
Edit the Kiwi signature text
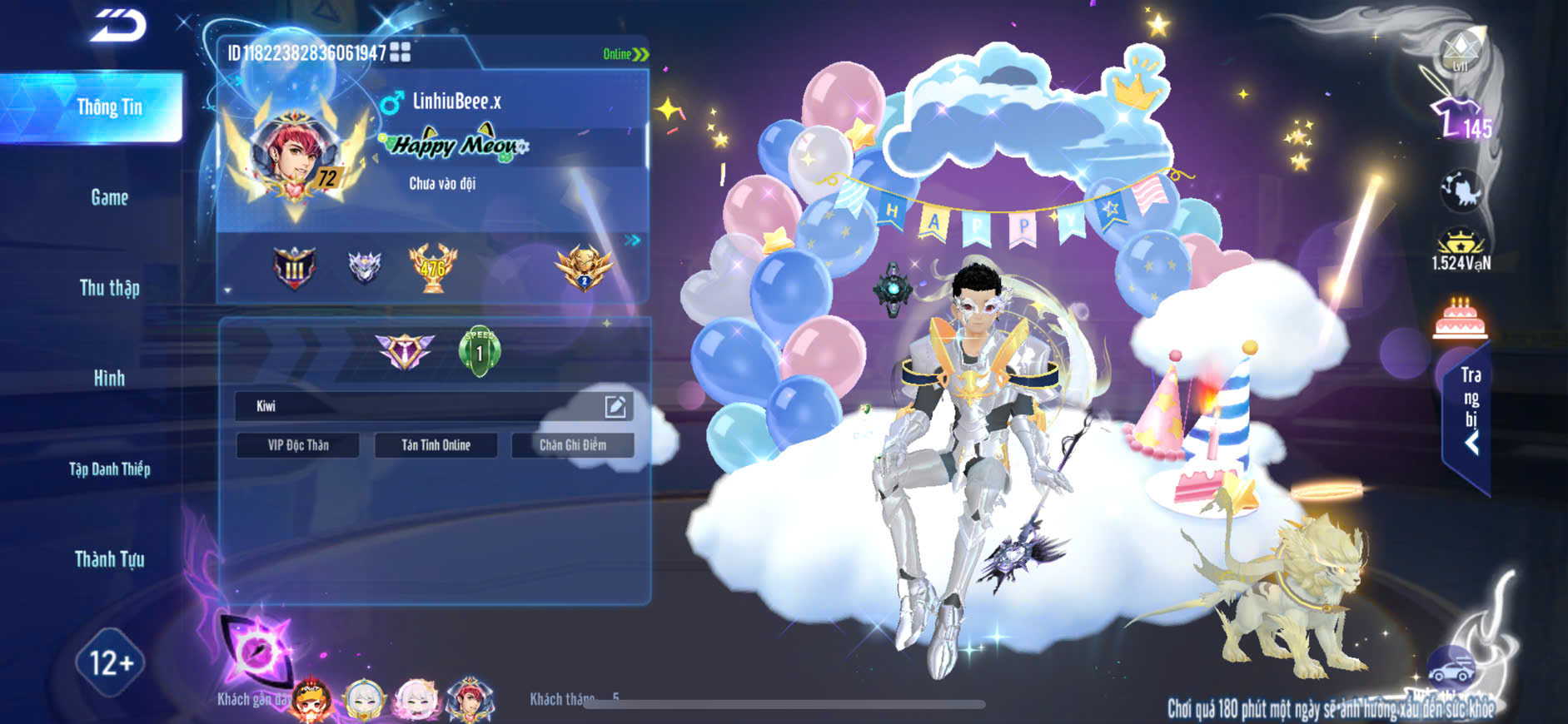(615, 406)
